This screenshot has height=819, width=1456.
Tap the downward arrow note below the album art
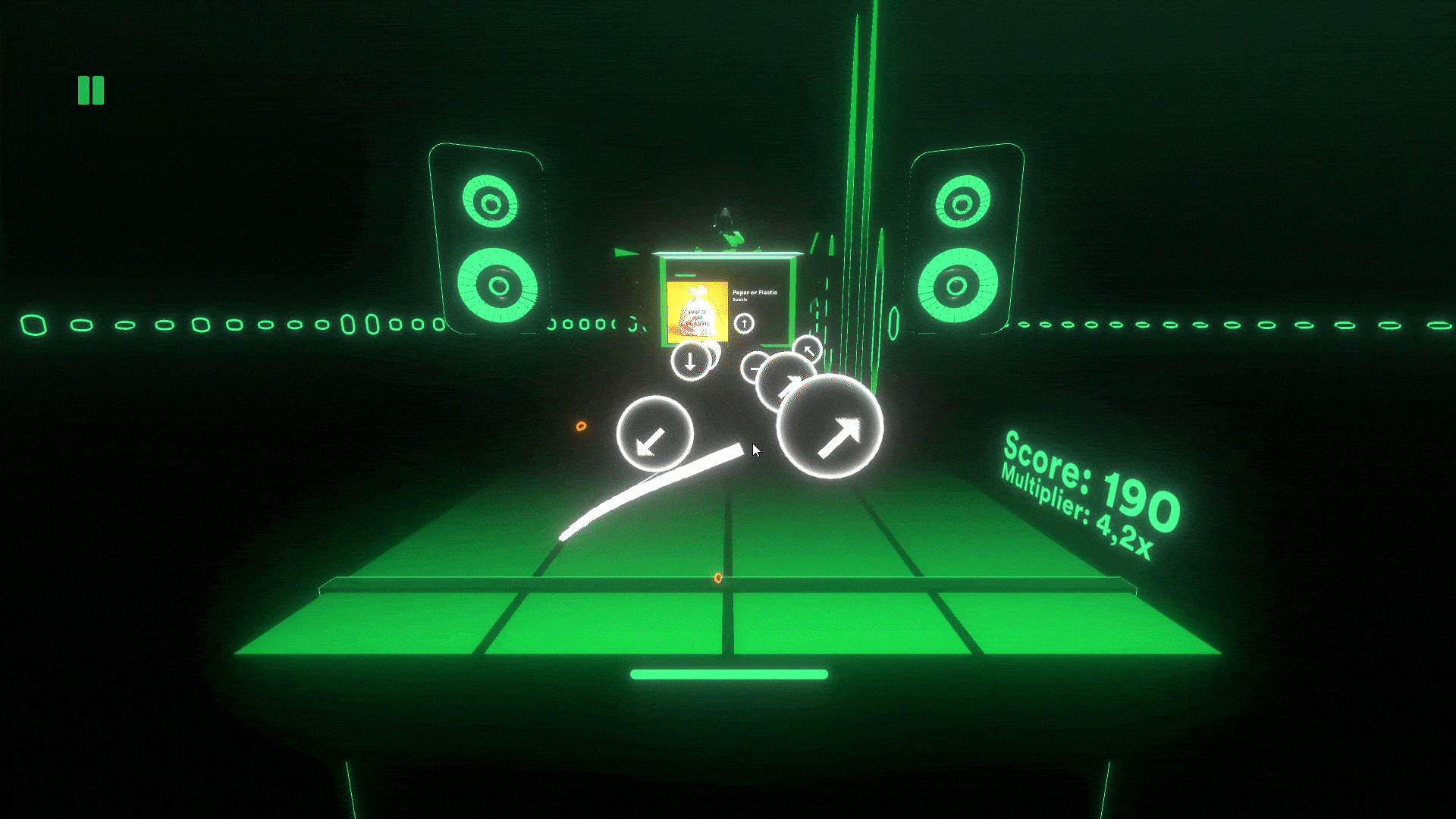coord(690,362)
